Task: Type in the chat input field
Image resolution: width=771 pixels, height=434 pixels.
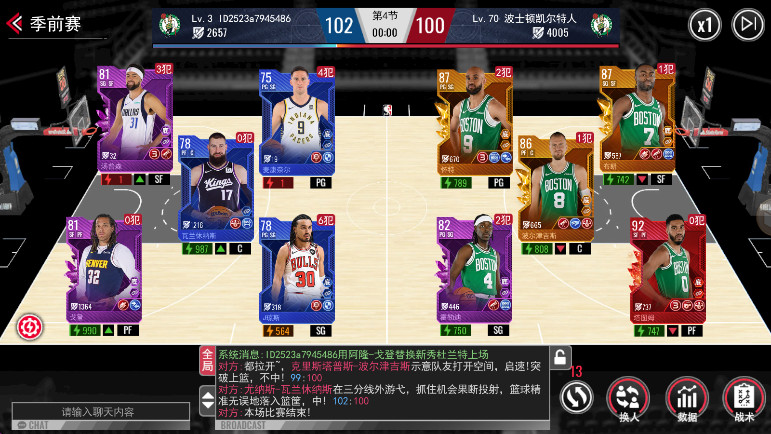Action: [98, 411]
